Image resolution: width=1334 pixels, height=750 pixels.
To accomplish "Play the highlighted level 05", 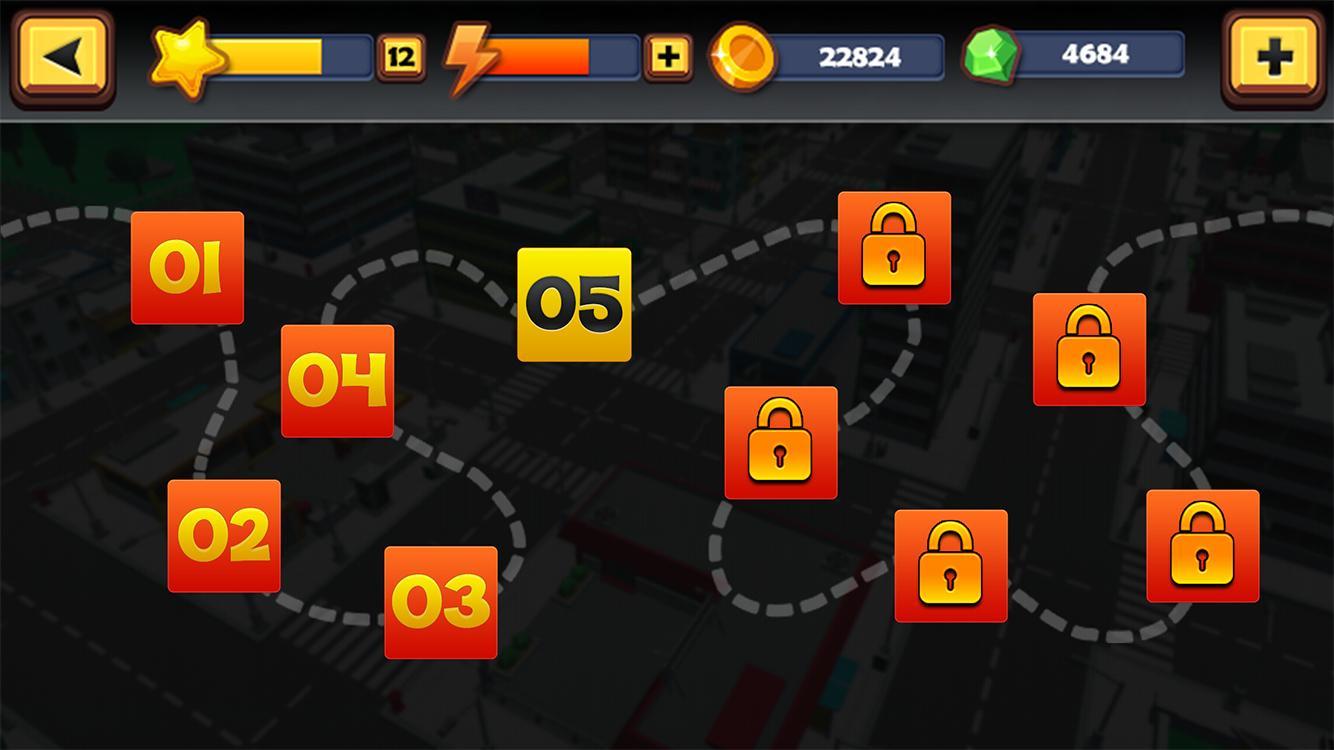I will tap(575, 302).
